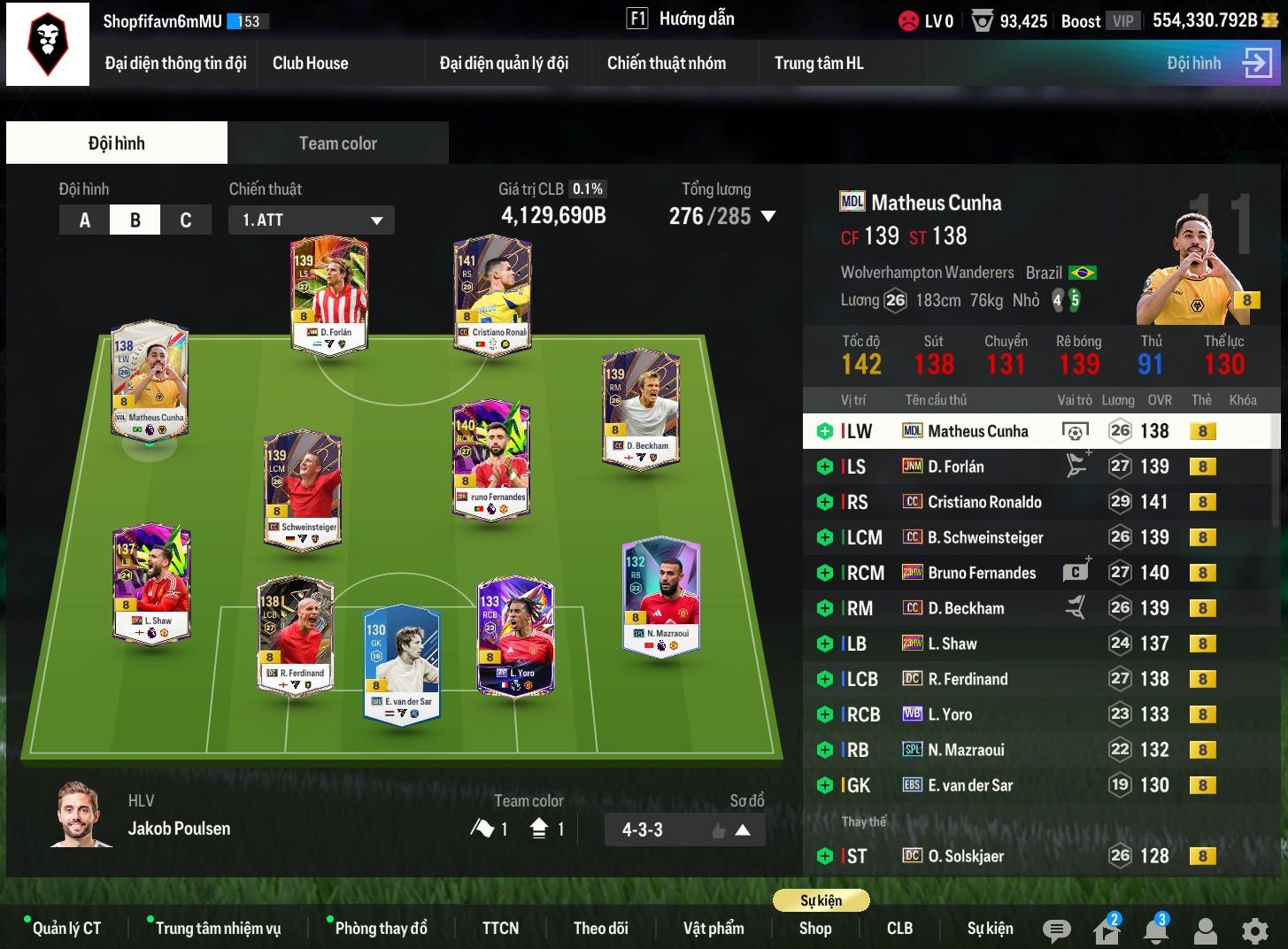Screen dimensions: 1288x949
Task: Open Vật phẩm items menu
Action: (x=713, y=928)
